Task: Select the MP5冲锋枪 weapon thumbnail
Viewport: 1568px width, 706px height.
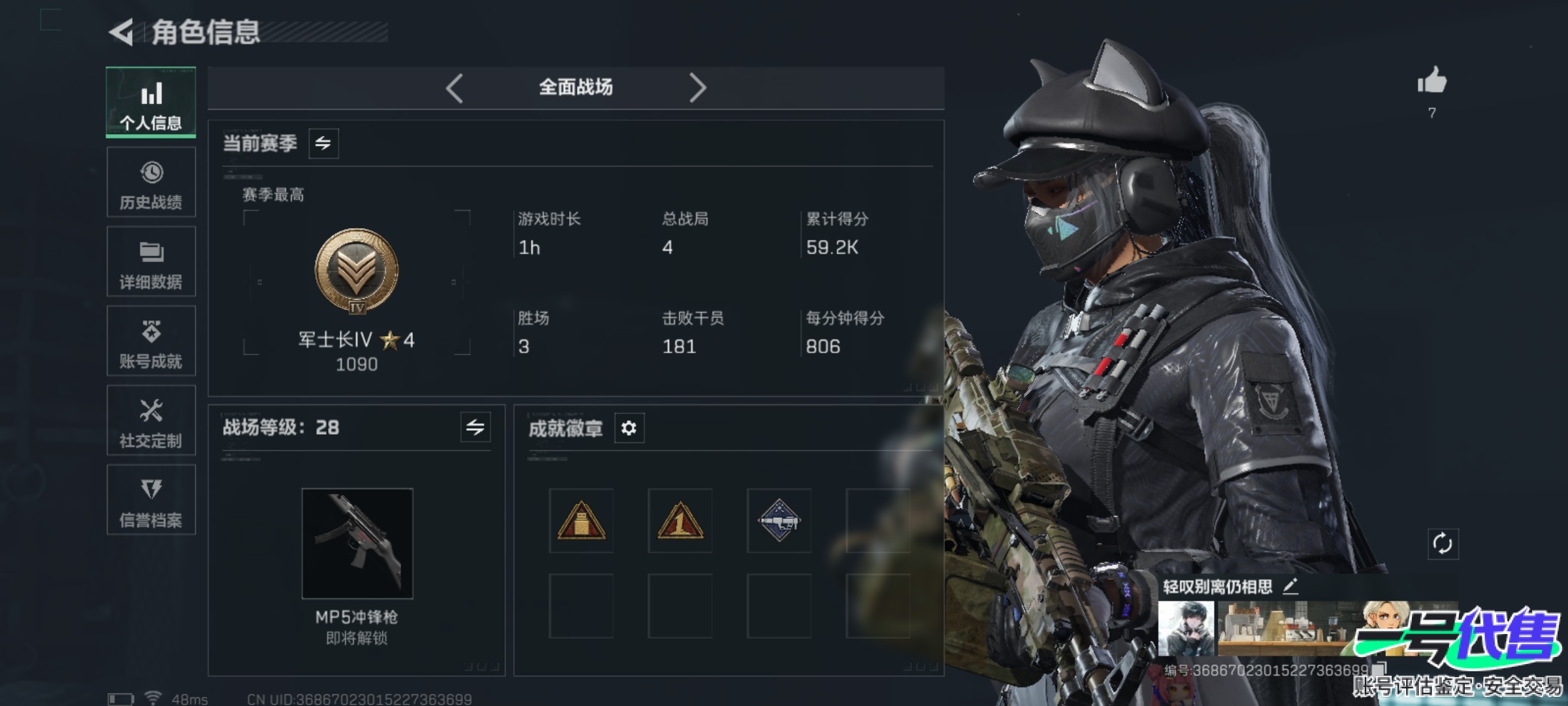Action: 357,543
